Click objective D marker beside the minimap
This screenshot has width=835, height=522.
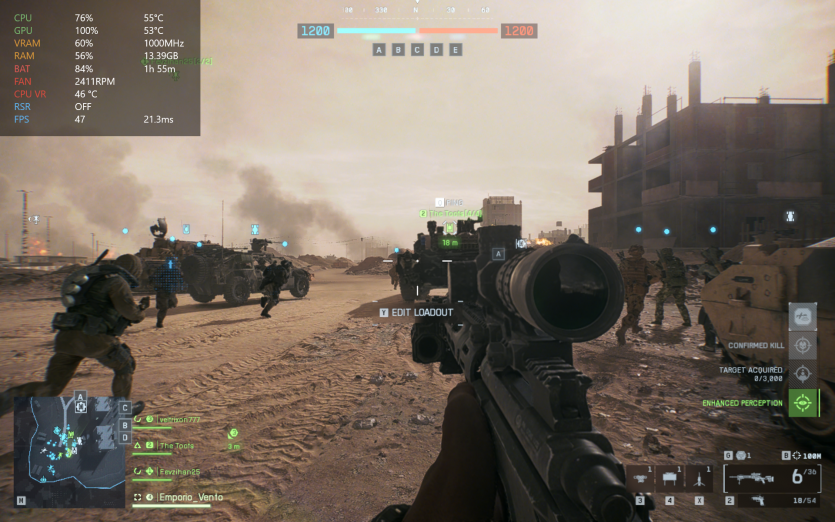[x=125, y=438]
